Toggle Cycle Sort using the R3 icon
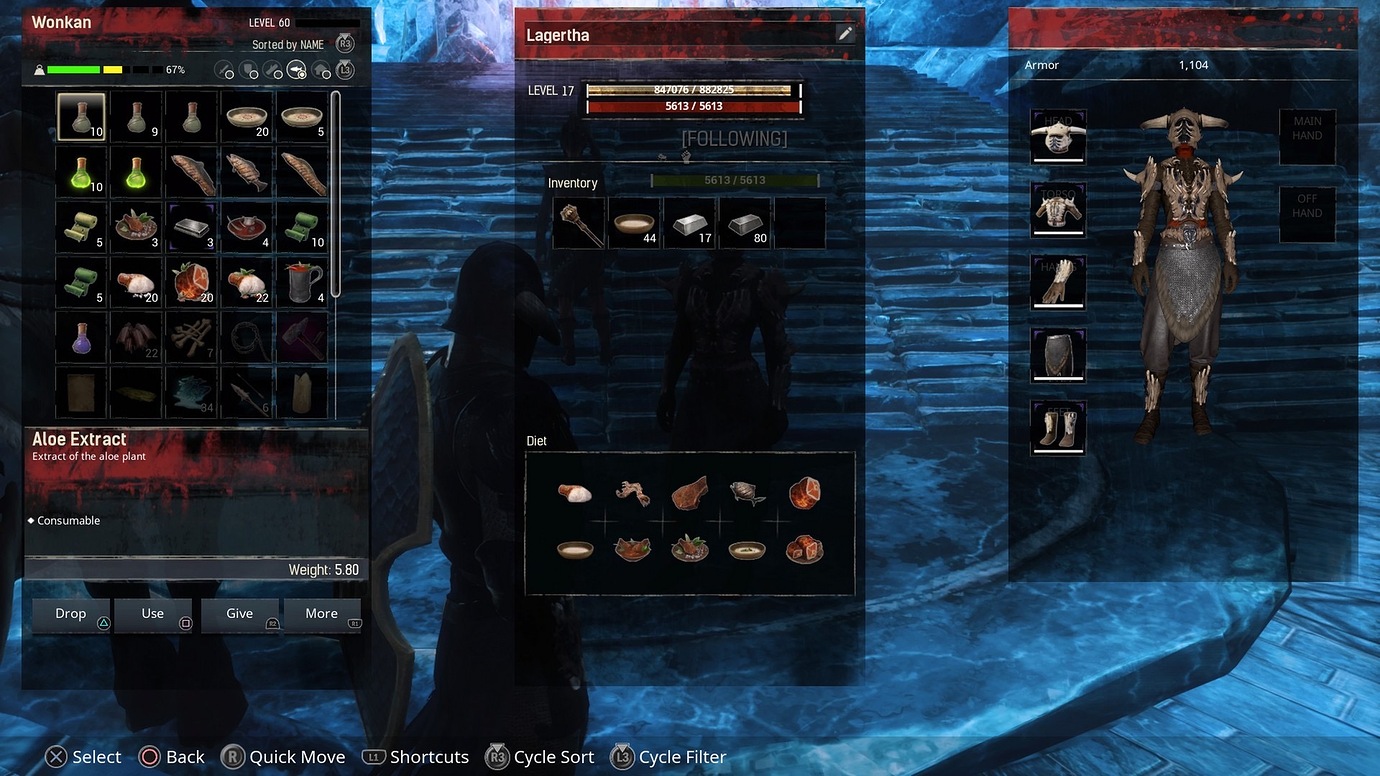 click(x=497, y=757)
